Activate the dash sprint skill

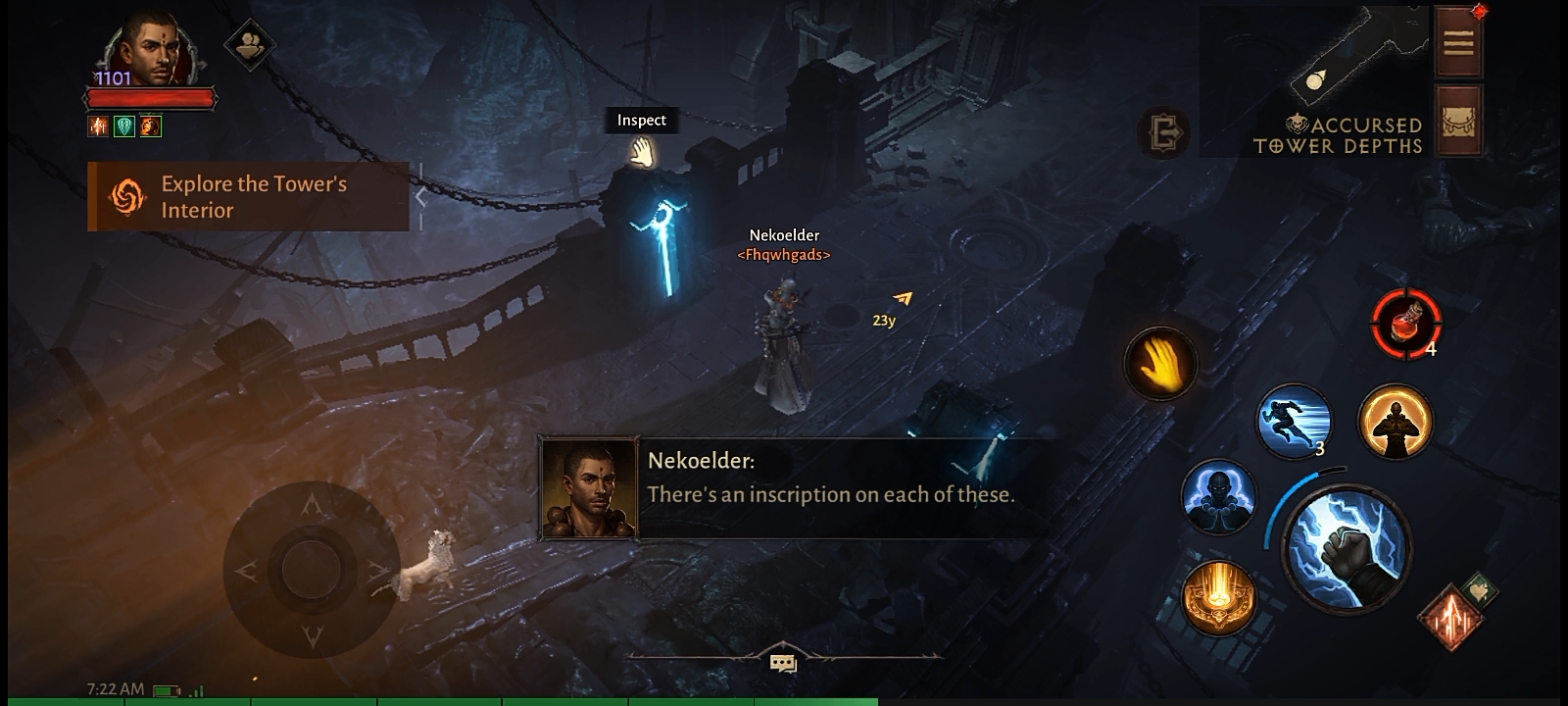(1294, 422)
